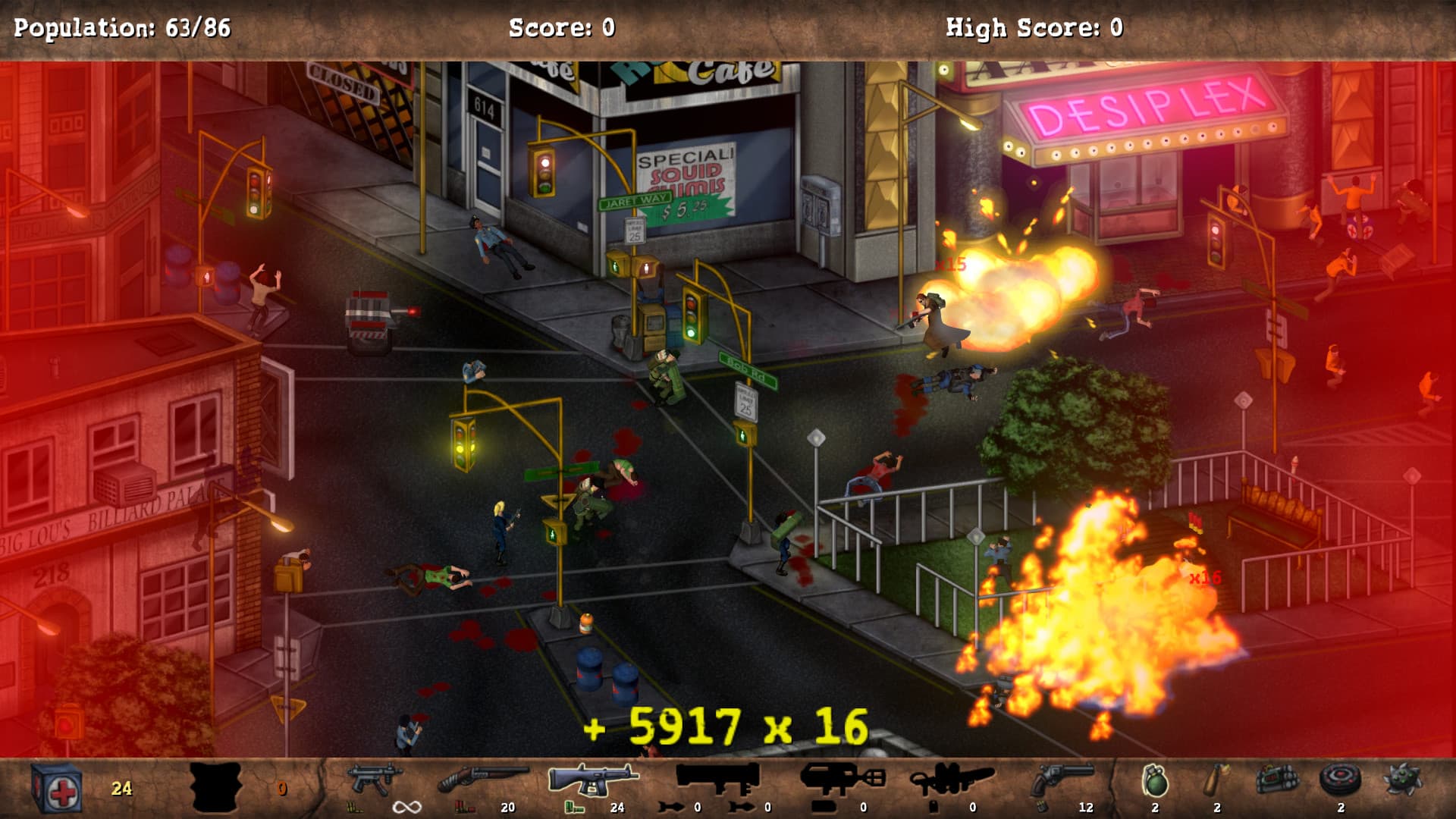Click the infinite ammo symbol under the SMG
The height and width of the screenshot is (819, 1456).
(x=406, y=806)
